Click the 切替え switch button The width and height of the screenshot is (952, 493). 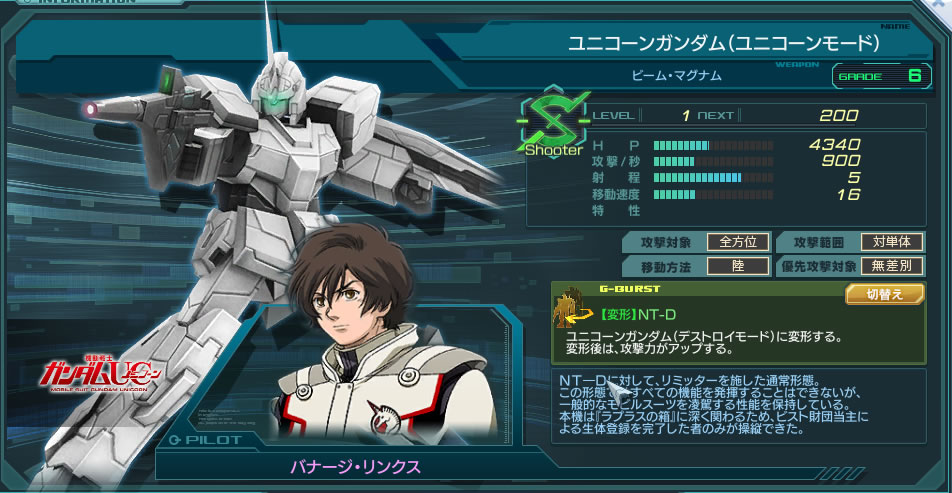pos(885,294)
